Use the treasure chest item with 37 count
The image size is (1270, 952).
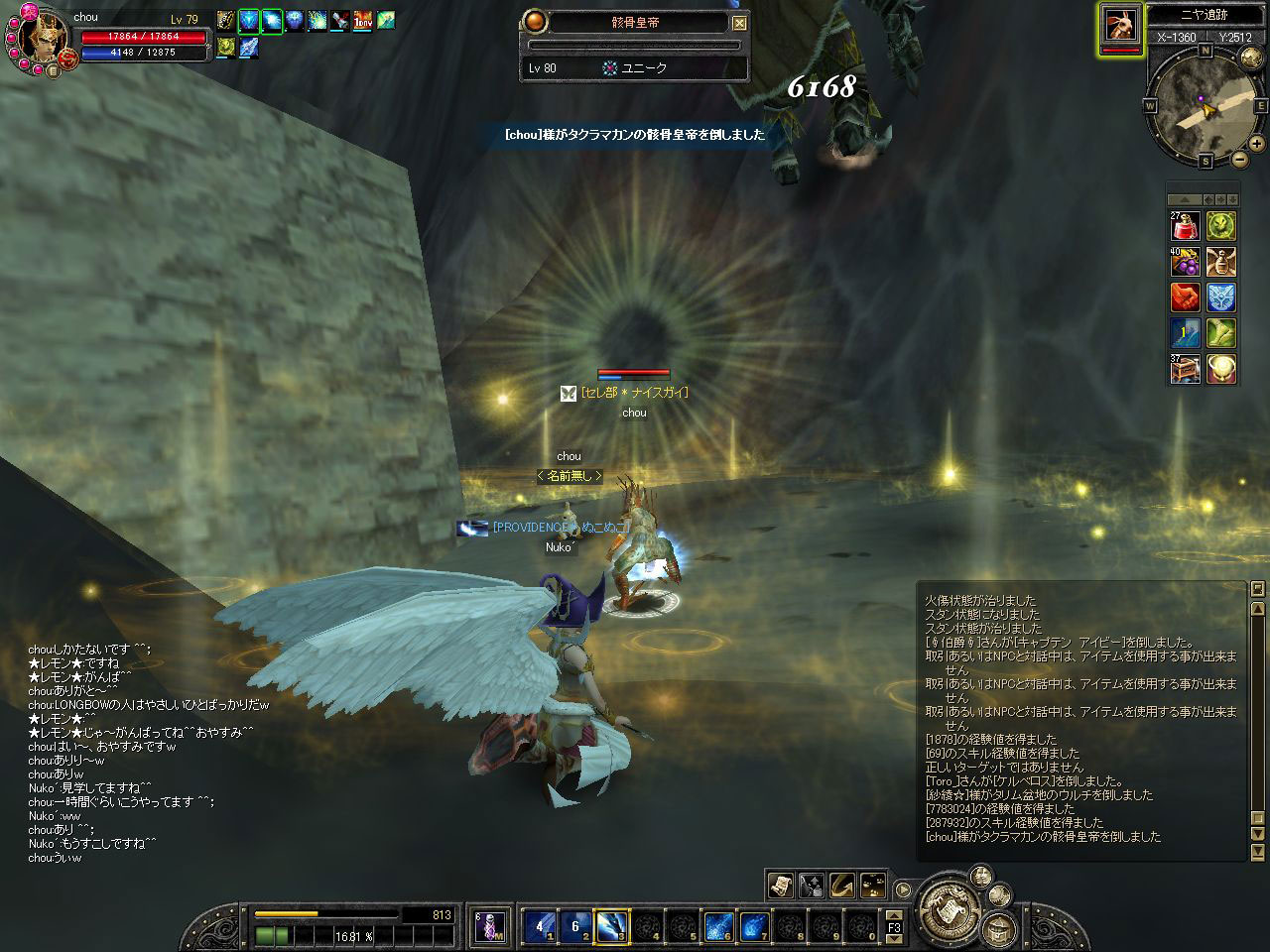coord(1186,369)
